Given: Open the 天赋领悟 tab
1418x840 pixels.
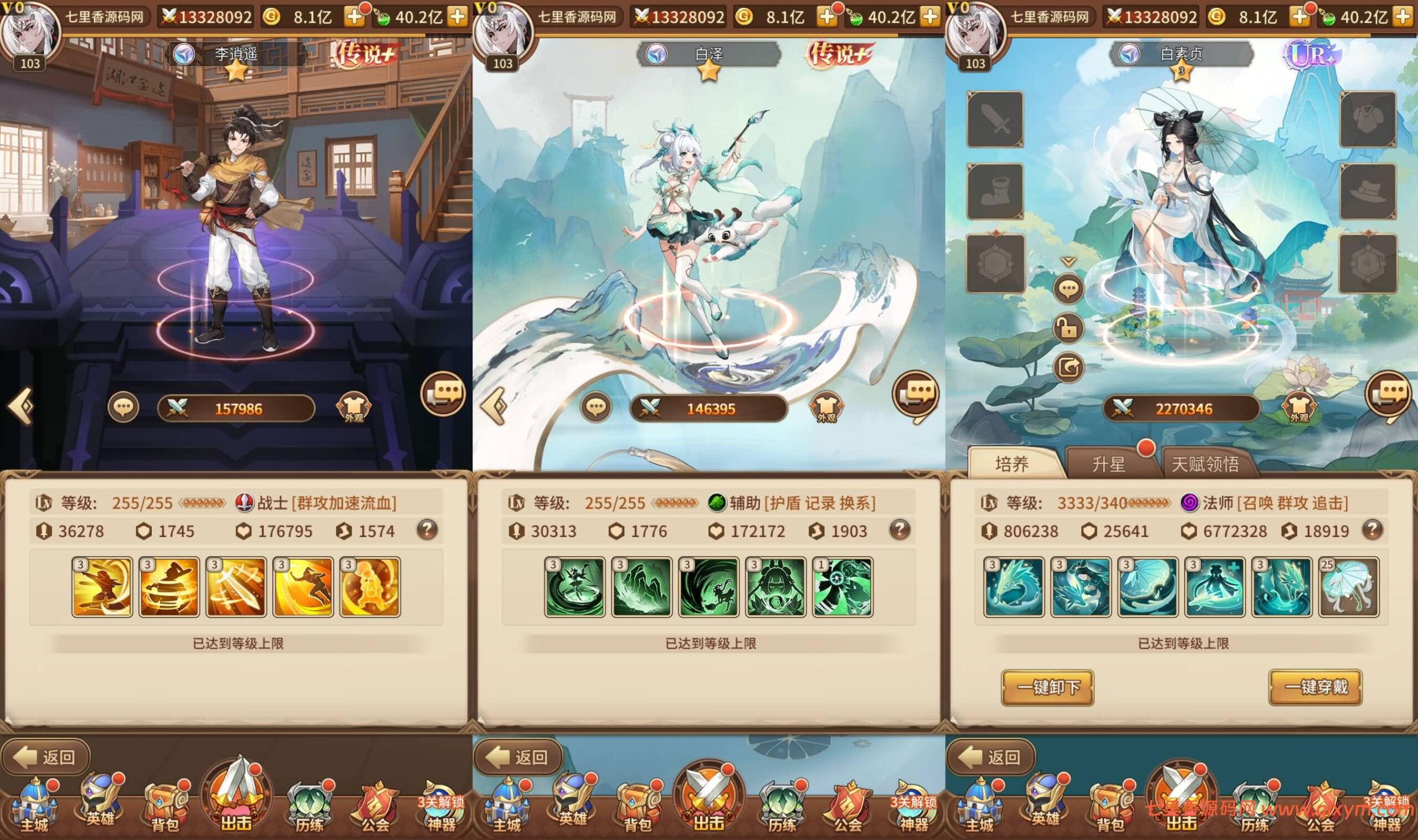Looking at the screenshot, I should pos(1205,464).
